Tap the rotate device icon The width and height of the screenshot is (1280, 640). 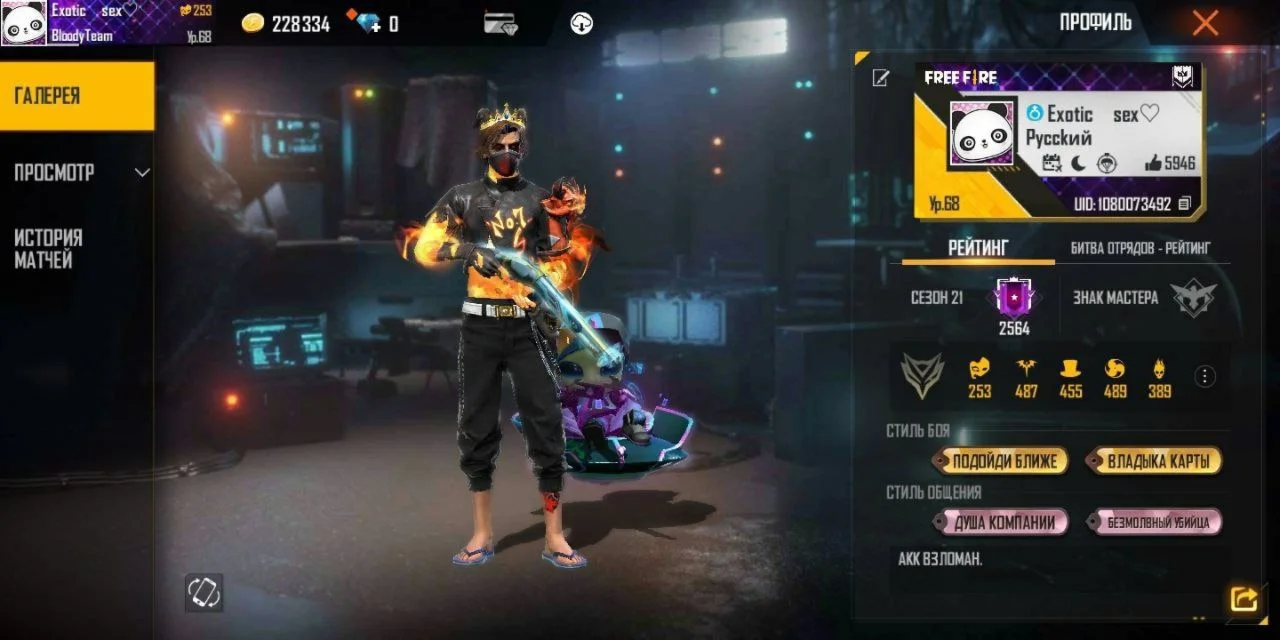204,593
